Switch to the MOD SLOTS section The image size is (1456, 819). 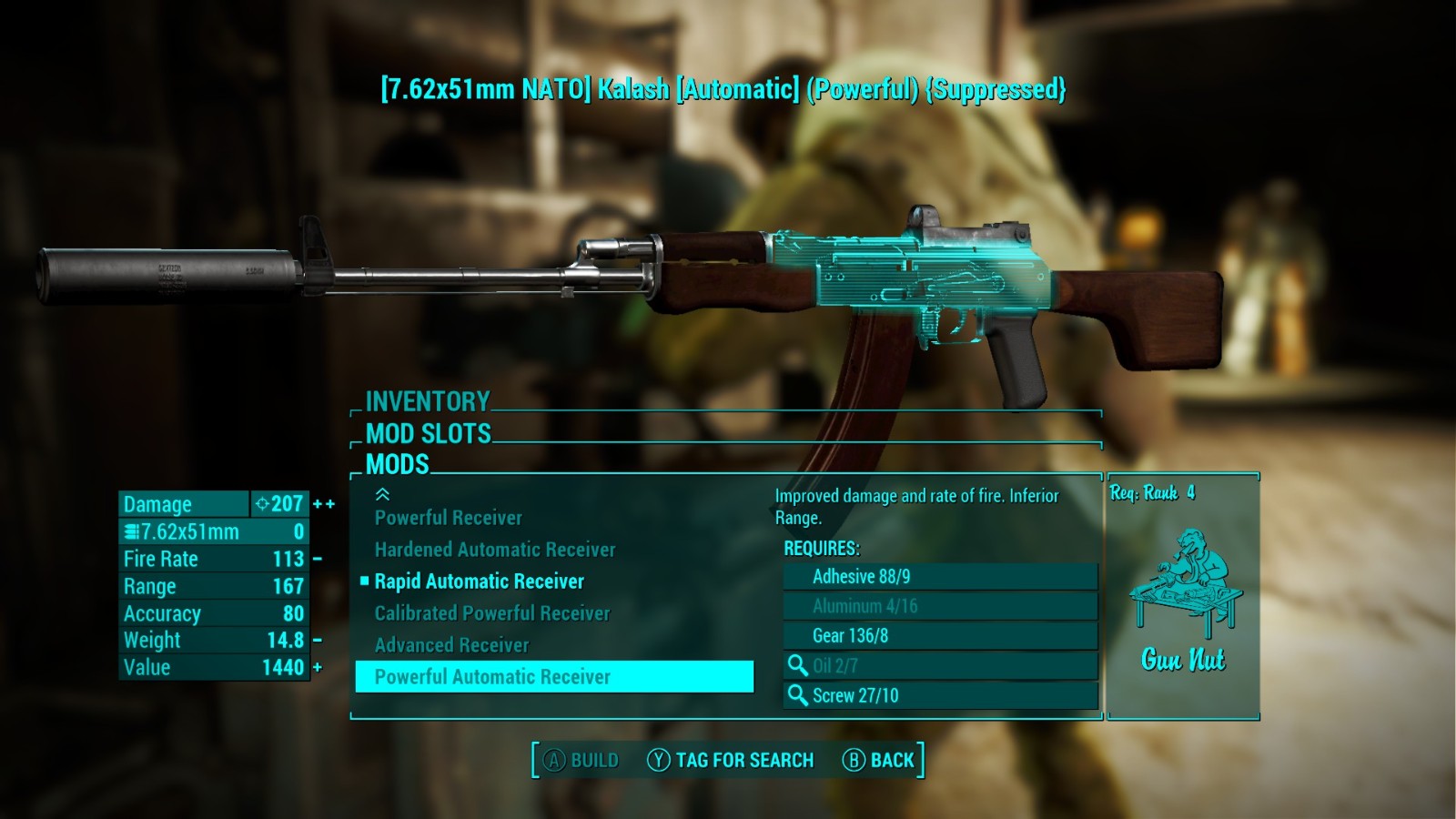[429, 433]
